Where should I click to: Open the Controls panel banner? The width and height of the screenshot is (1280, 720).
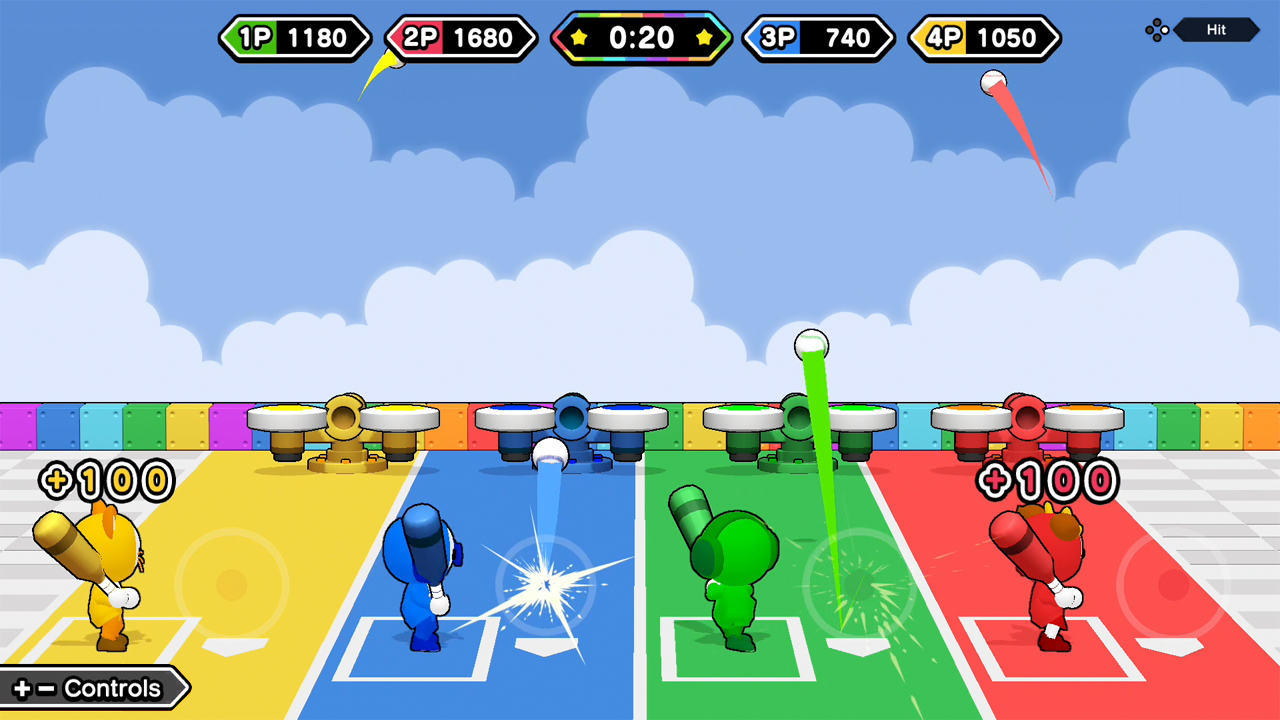tap(90, 688)
